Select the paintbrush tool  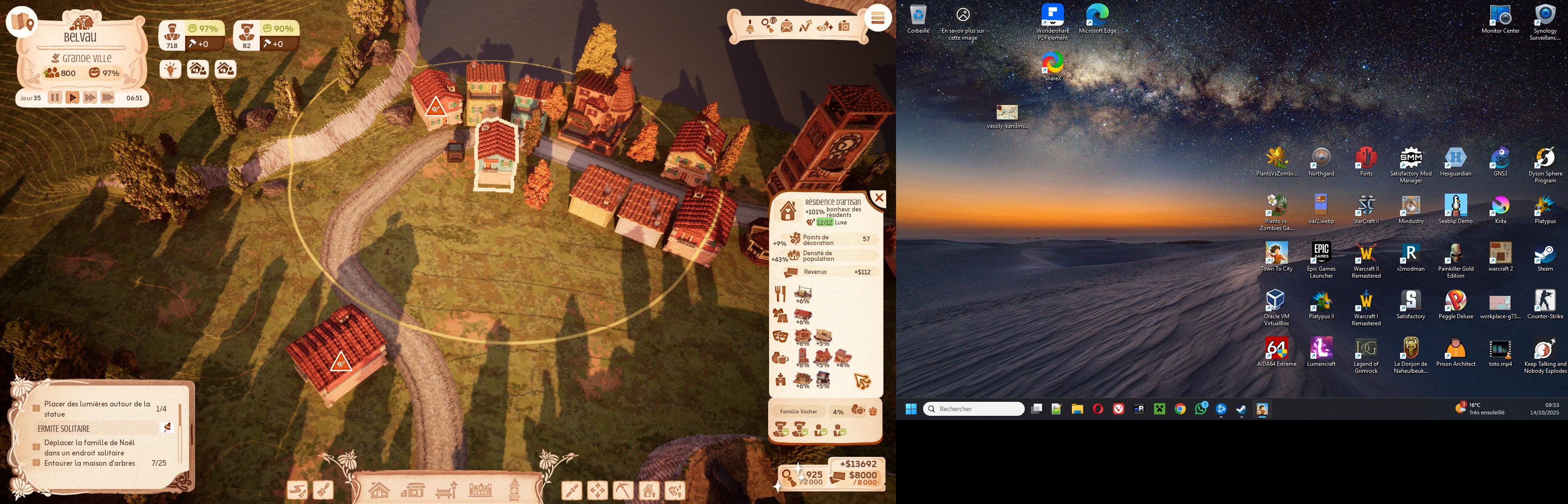coord(323,490)
